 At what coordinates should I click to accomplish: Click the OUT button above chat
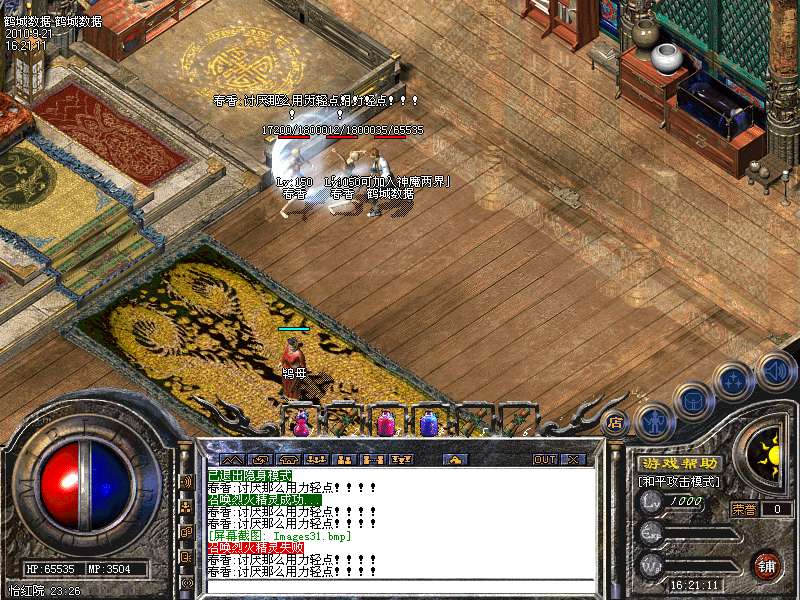[x=545, y=460]
